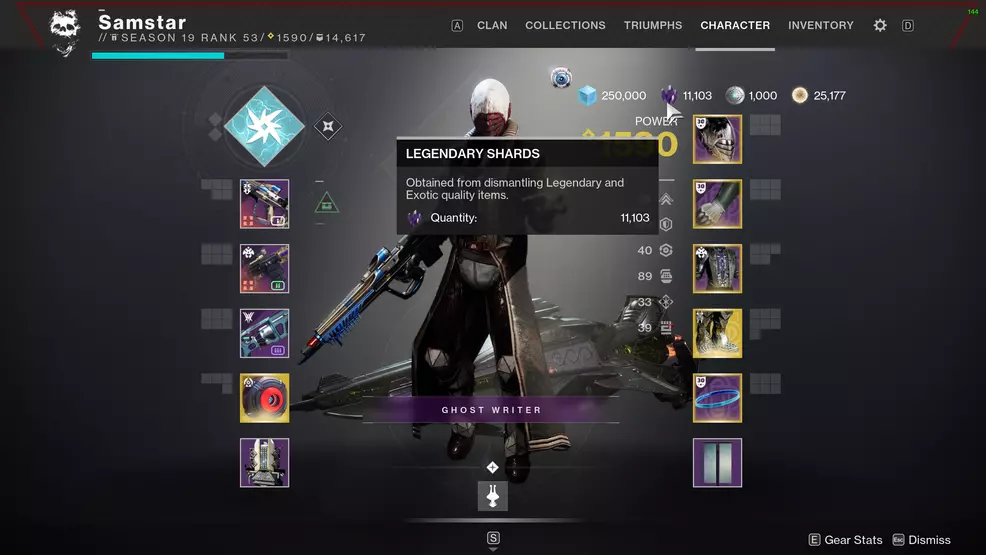Select the blue ring class item slot

(717, 398)
